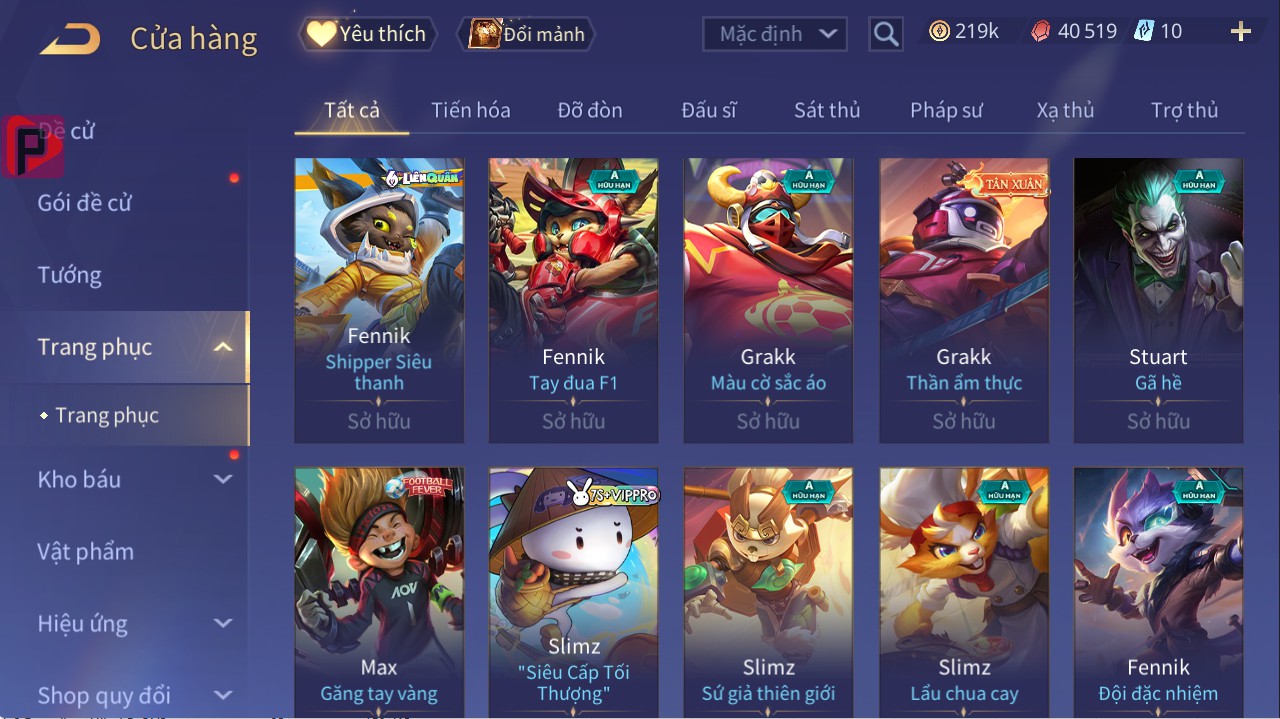The width and height of the screenshot is (1280, 719).
Task: Go back using the return arrow
Action: (70, 39)
